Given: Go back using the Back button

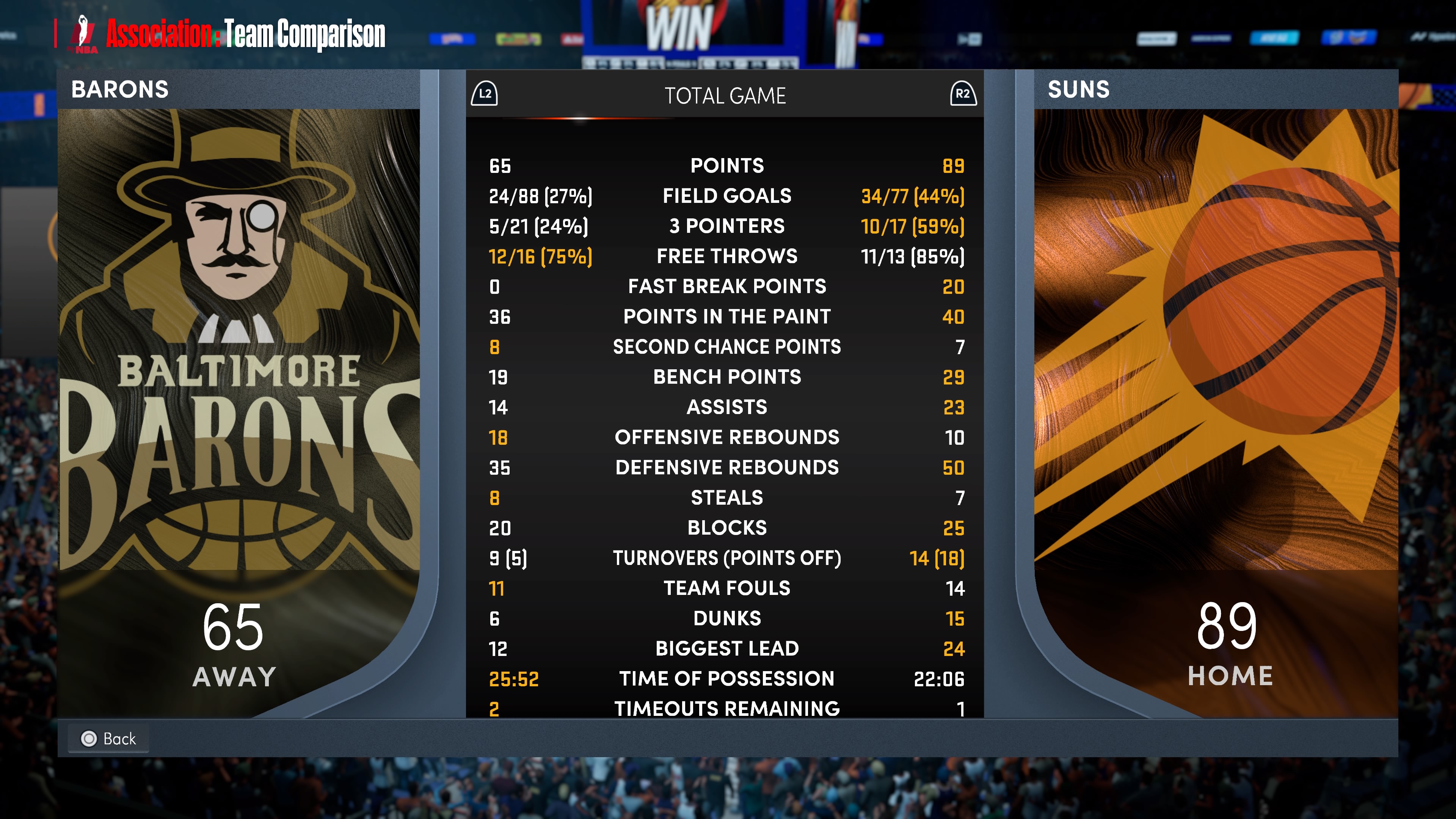Looking at the screenshot, I should 108,738.
